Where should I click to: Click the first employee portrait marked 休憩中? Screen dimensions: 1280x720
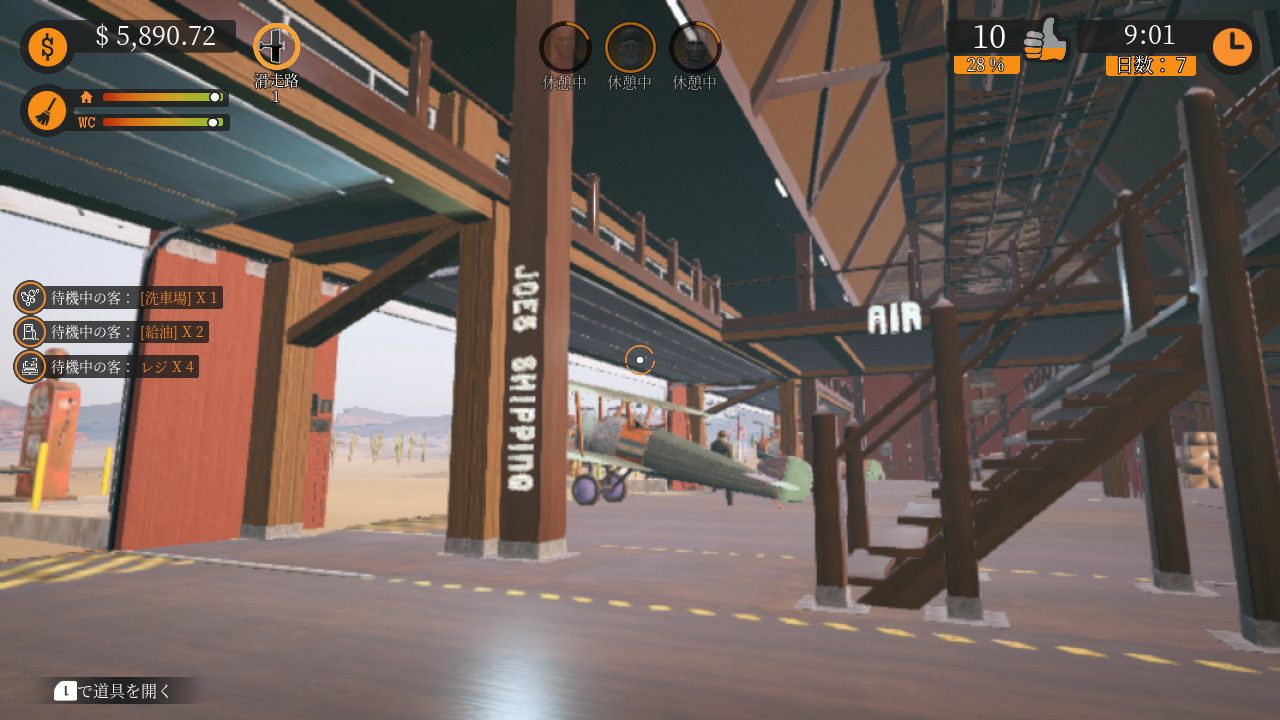564,45
